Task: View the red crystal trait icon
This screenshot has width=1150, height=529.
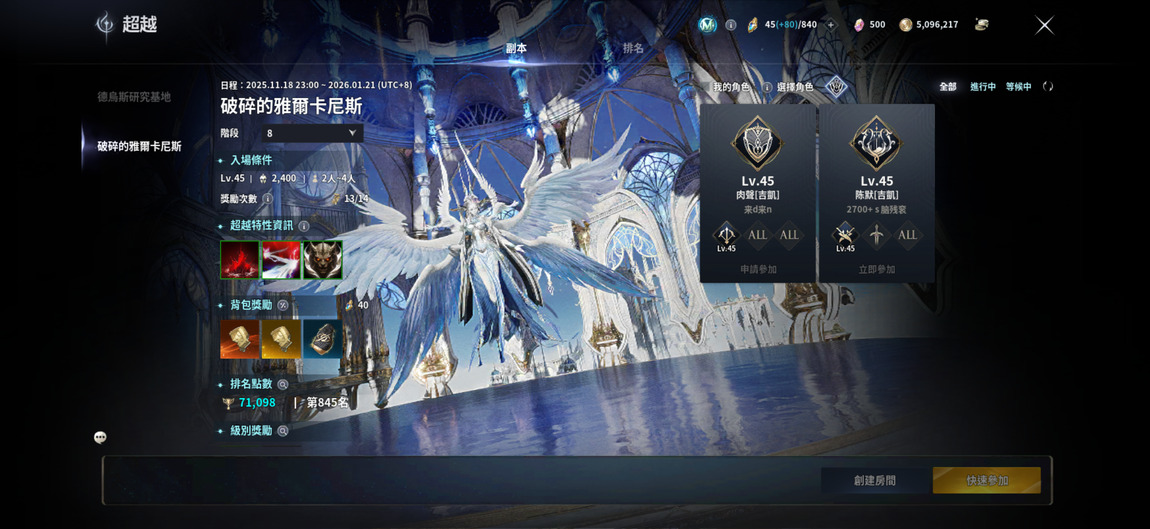Action: (240, 260)
